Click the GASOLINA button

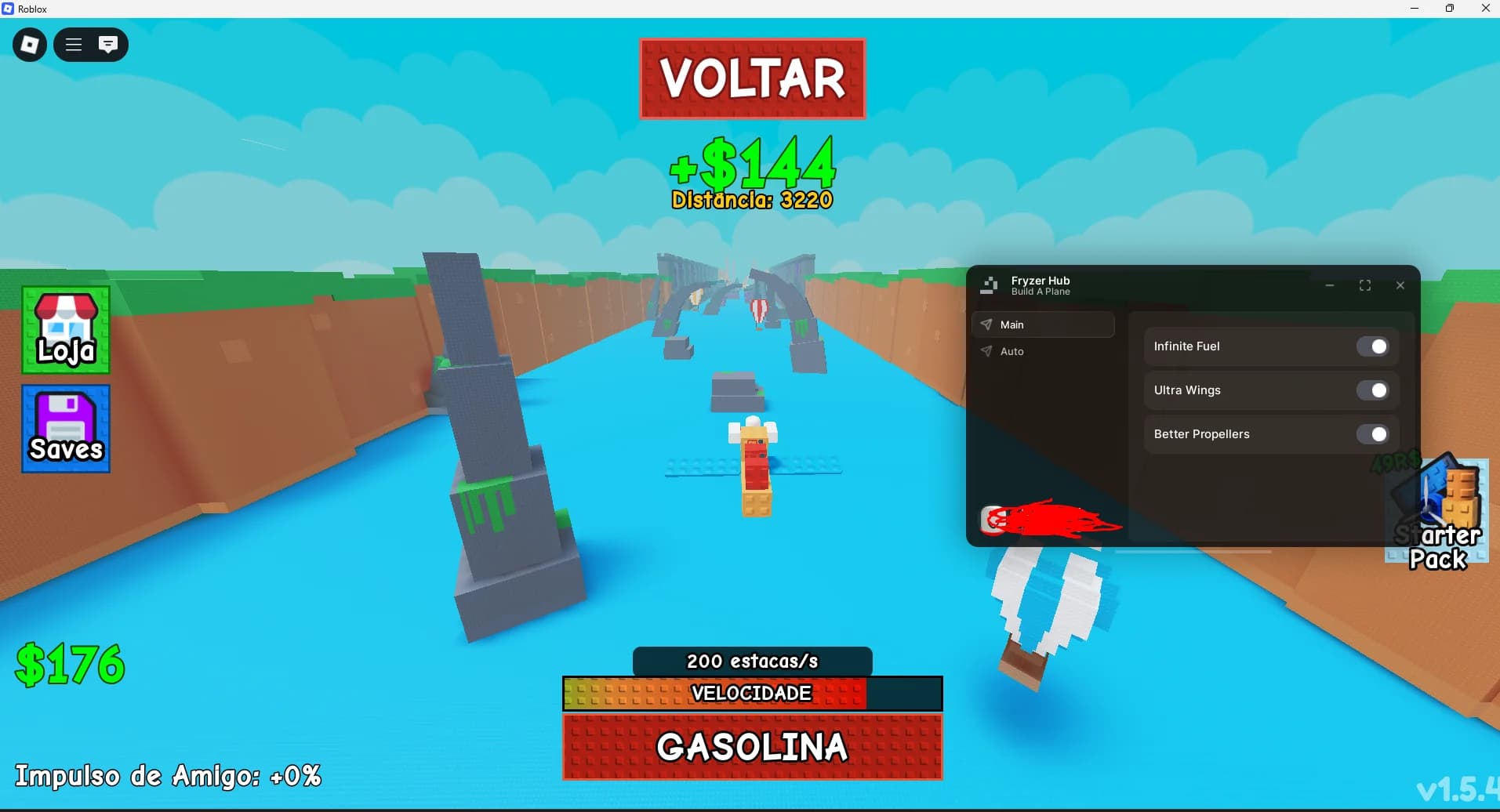coord(751,746)
